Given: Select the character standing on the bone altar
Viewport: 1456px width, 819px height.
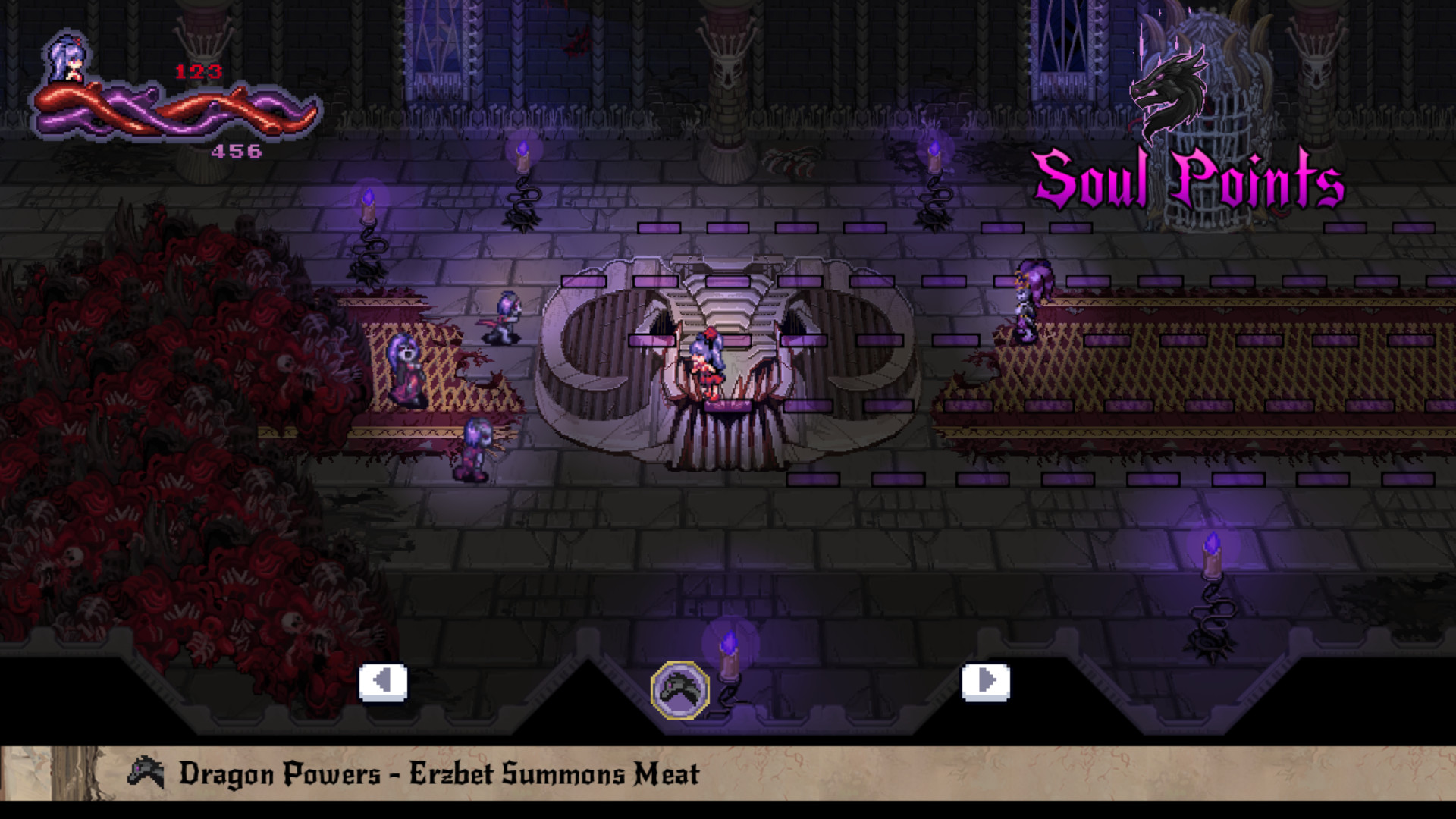Looking at the screenshot, I should click(x=709, y=364).
